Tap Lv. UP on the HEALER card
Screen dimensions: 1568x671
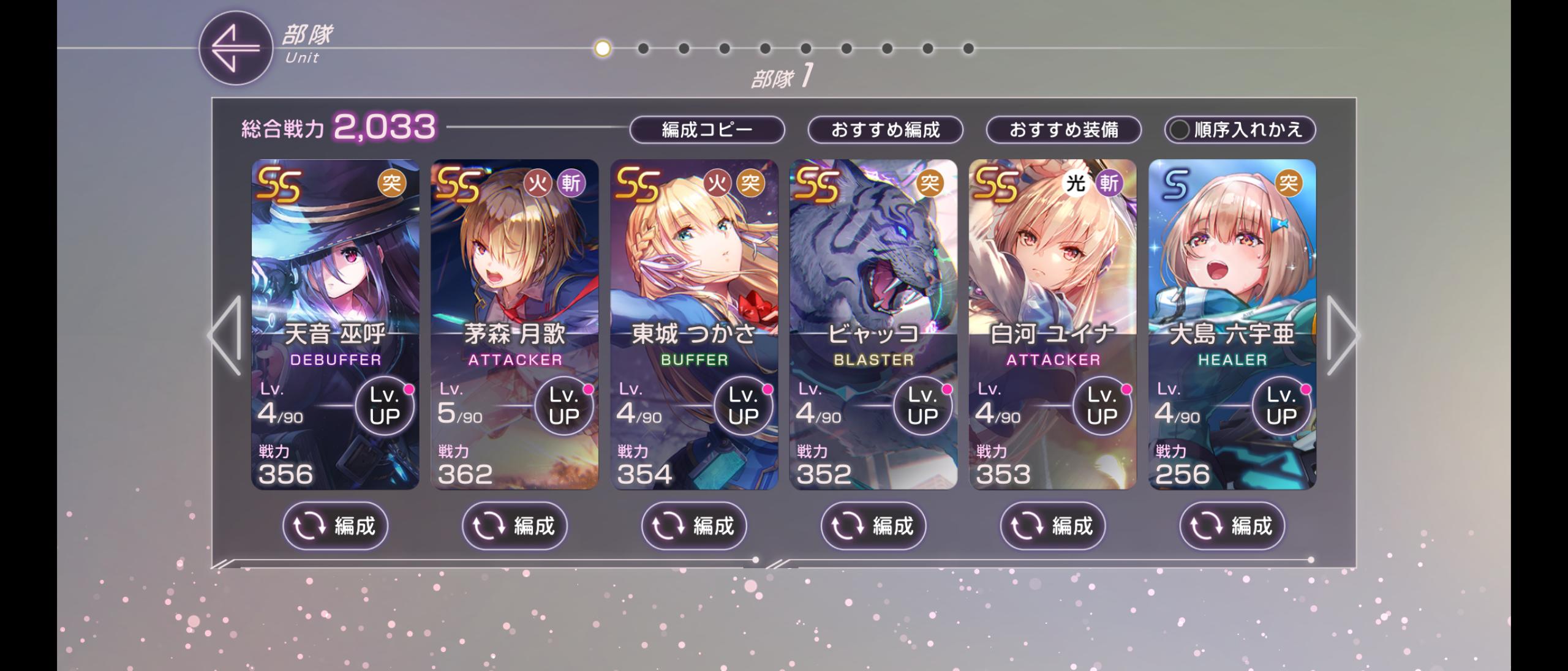(x=1281, y=406)
